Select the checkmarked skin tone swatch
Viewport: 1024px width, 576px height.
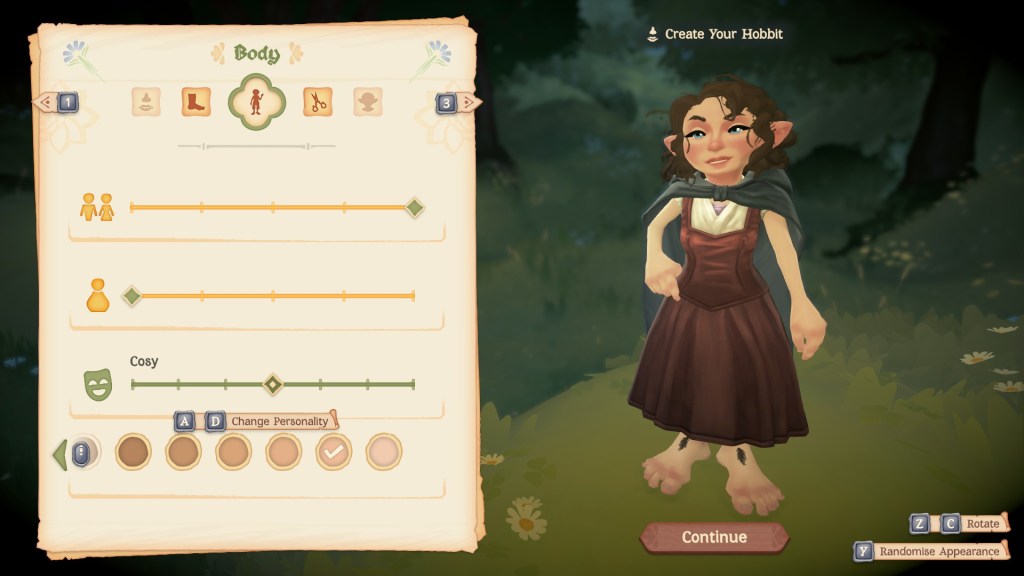tap(334, 452)
